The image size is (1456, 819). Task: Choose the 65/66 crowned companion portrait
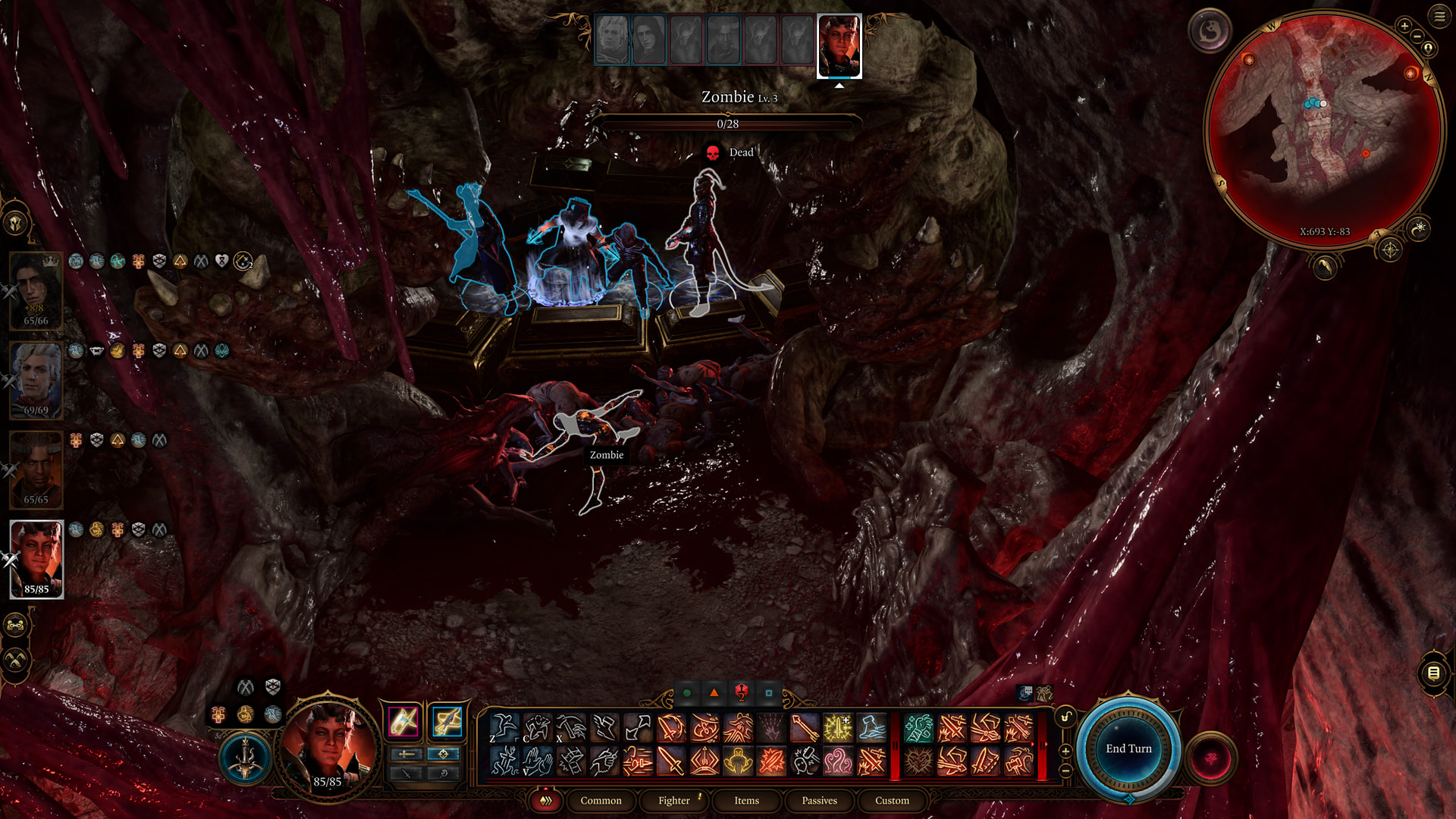(x=36, y=291)
